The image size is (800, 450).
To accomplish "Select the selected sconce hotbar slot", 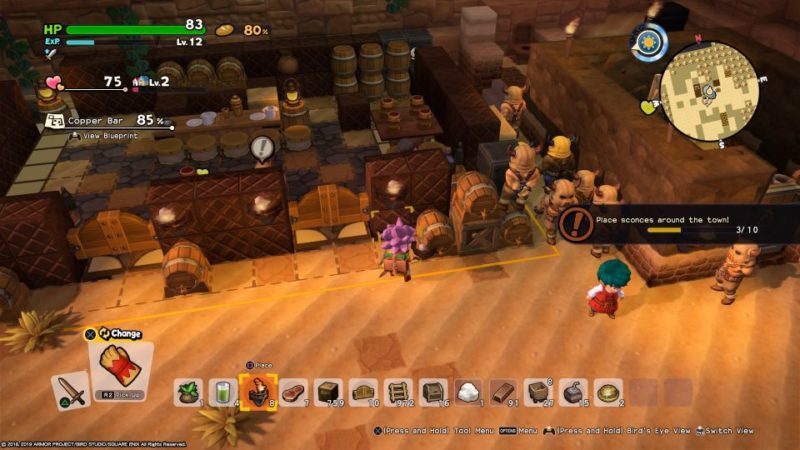I will [254, 391].
